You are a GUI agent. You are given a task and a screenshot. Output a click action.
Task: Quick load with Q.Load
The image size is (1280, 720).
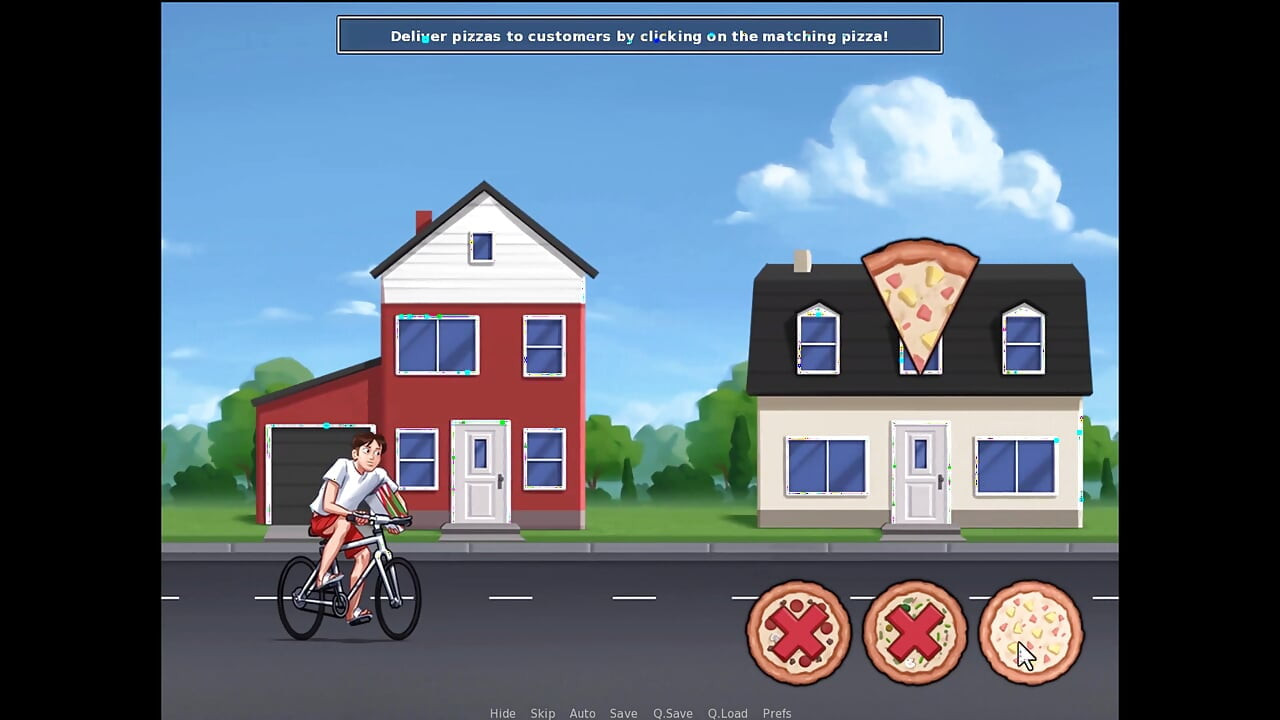click(727, 713)
